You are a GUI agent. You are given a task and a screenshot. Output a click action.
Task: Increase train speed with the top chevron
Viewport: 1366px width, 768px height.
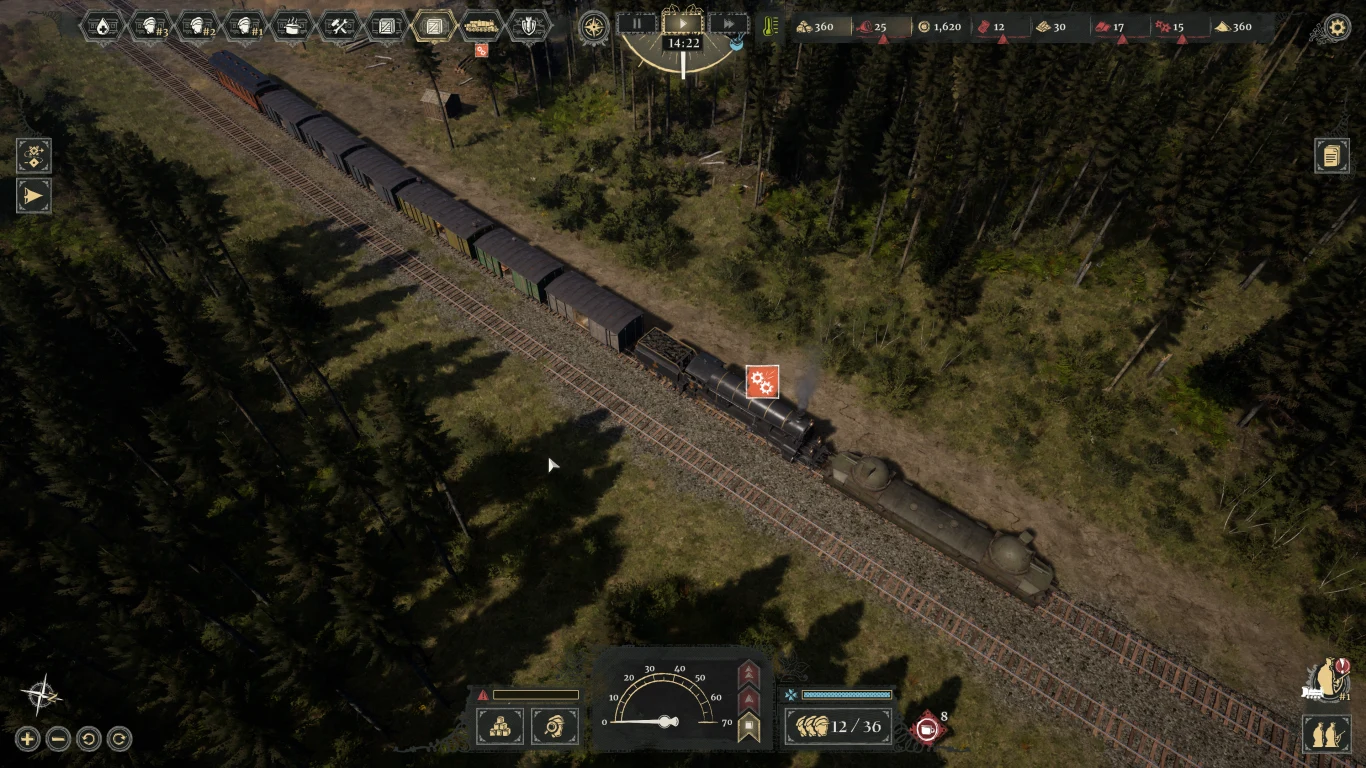pyautogui.click(x=748, y=671)
